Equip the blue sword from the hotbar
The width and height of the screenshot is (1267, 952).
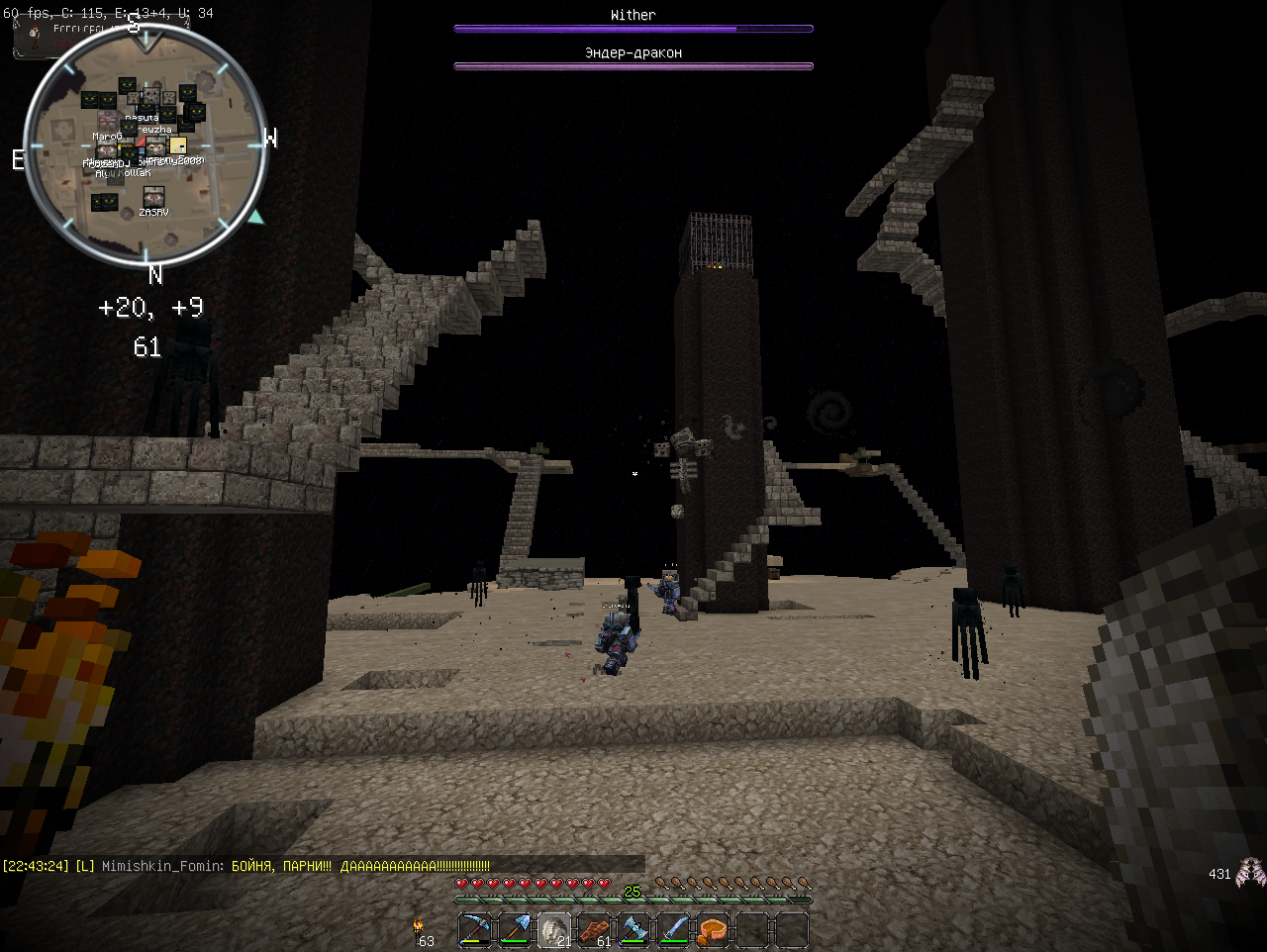pos(673,930)
